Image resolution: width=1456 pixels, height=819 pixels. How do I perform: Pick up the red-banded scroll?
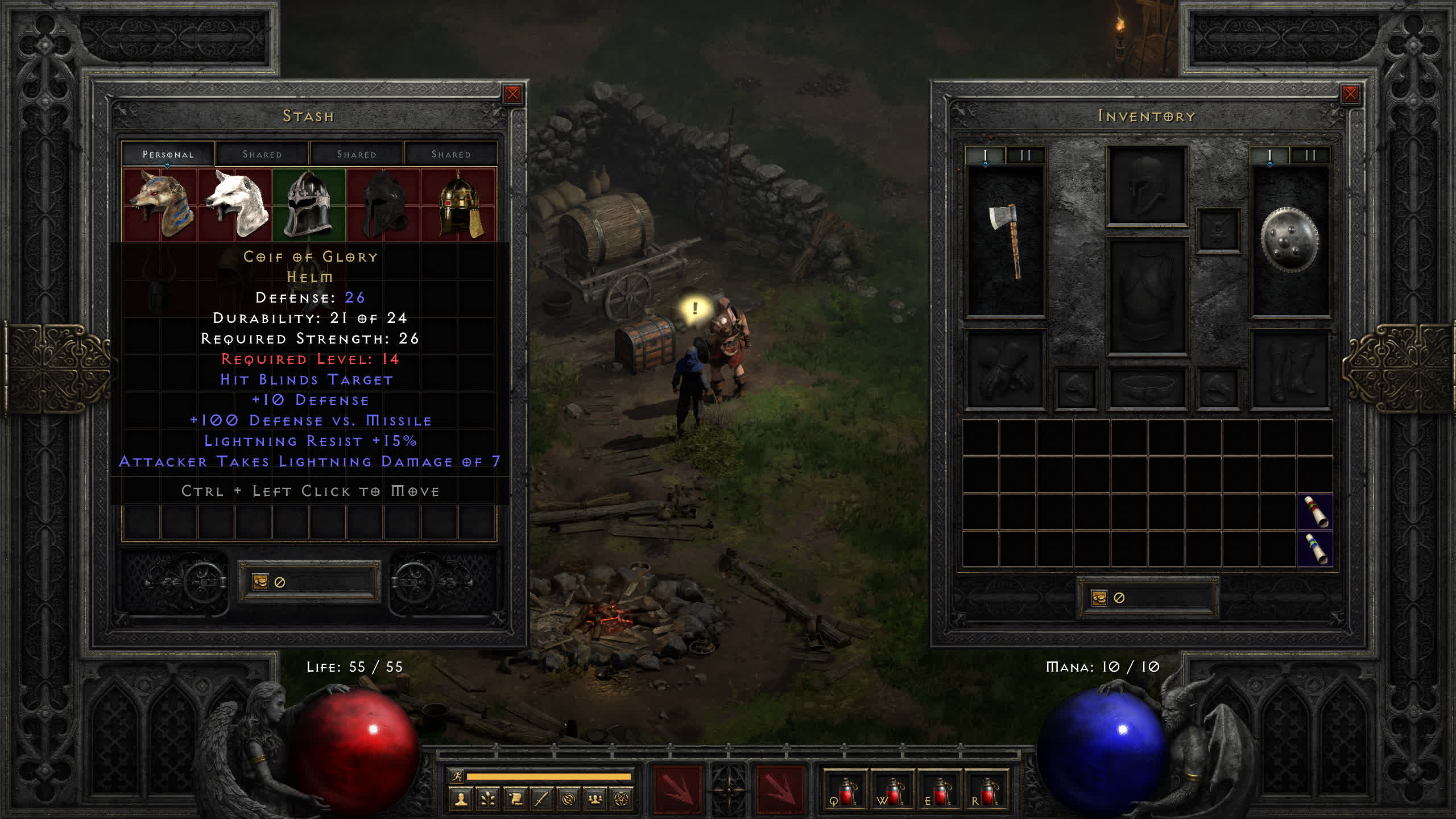point(1315,512)
